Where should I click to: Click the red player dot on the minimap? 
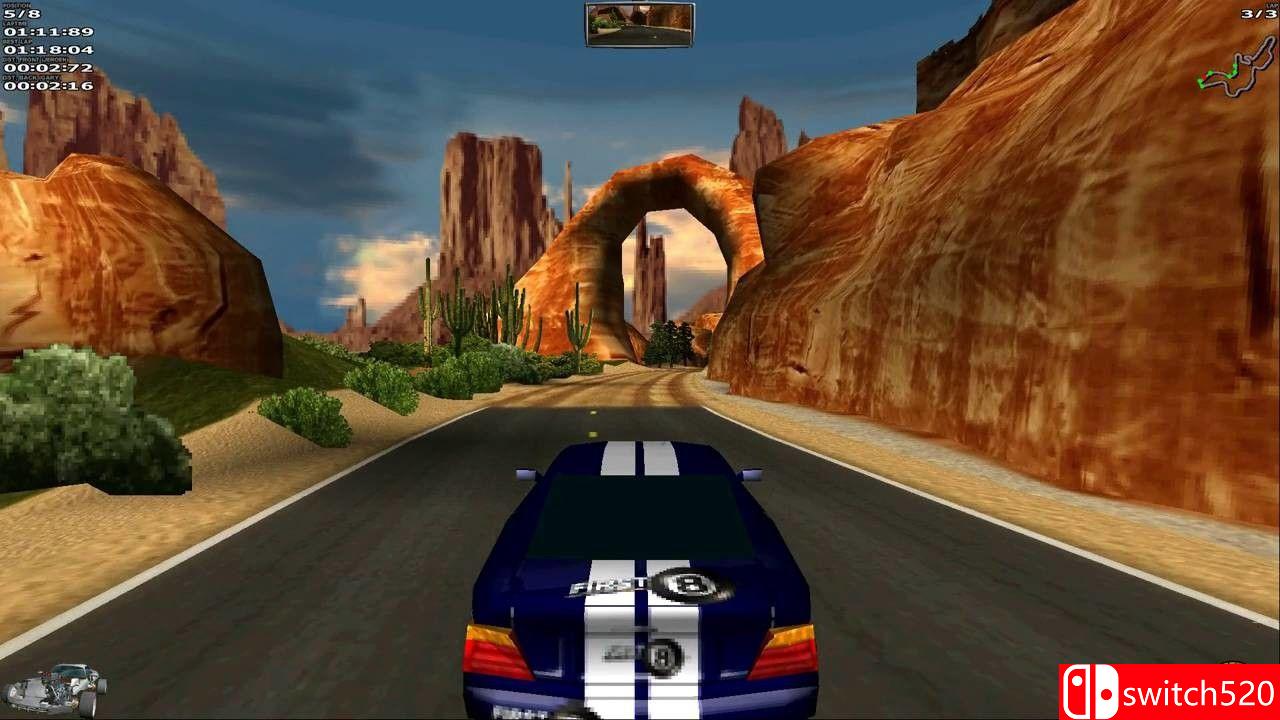coord(1204,77)
